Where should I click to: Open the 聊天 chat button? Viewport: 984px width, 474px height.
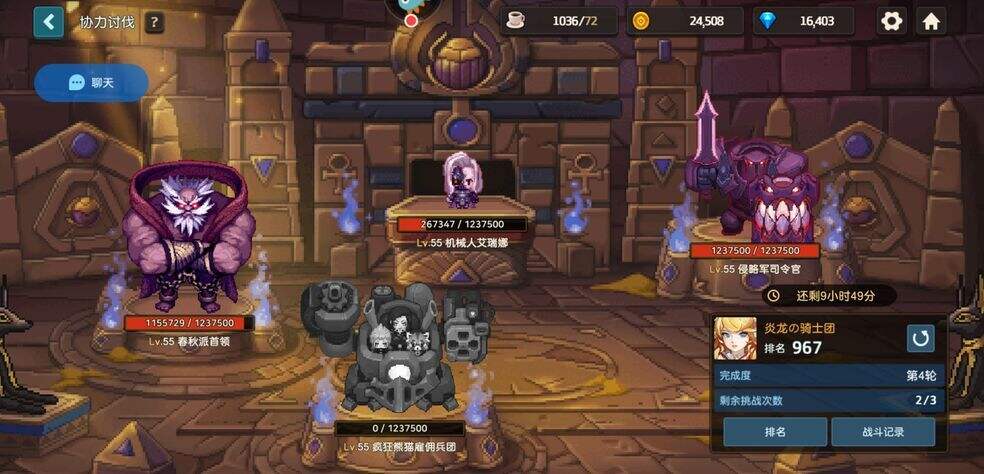coord(91,83)
